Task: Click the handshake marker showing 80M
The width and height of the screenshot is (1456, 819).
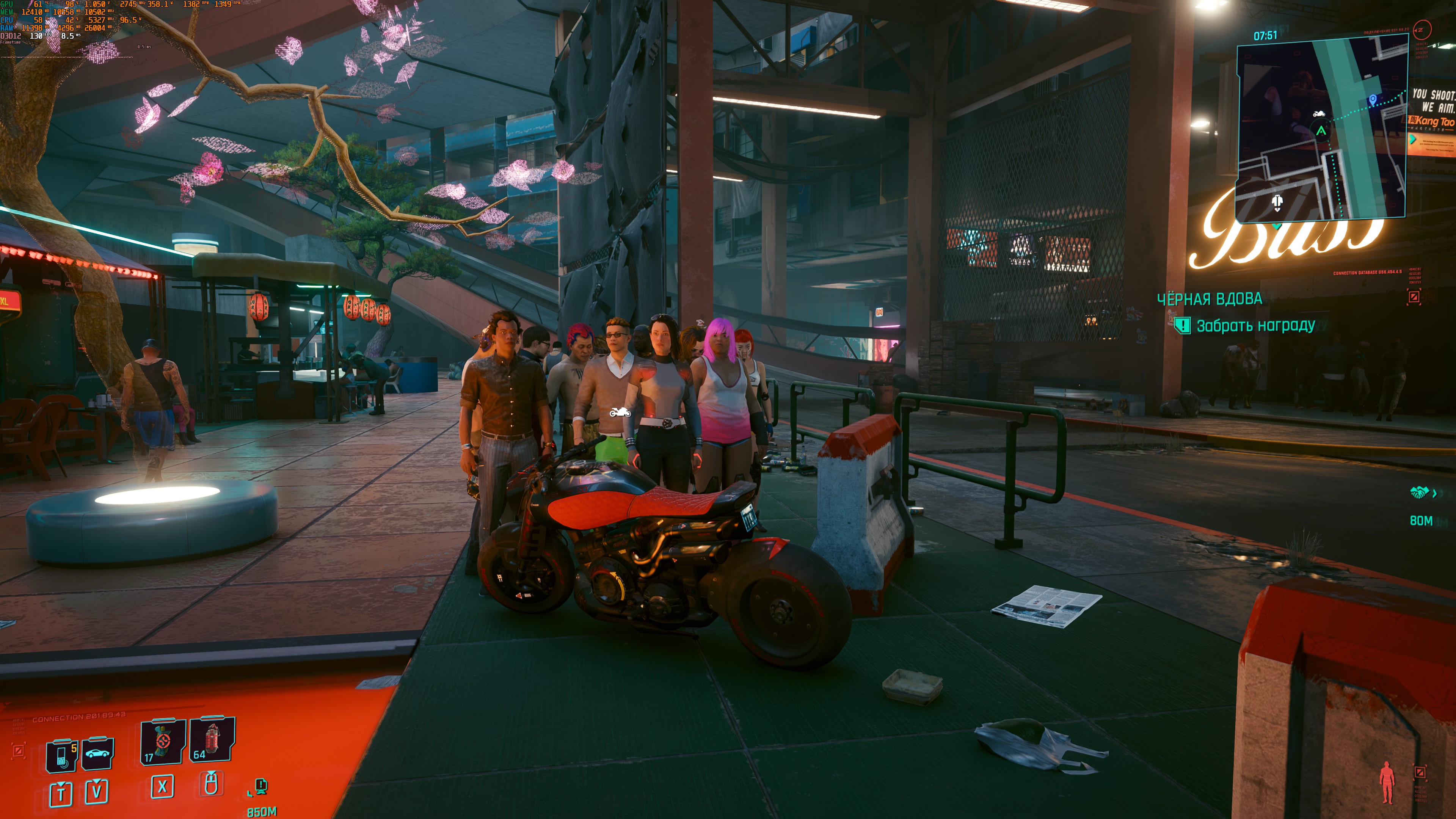Action: (1419, 493)
